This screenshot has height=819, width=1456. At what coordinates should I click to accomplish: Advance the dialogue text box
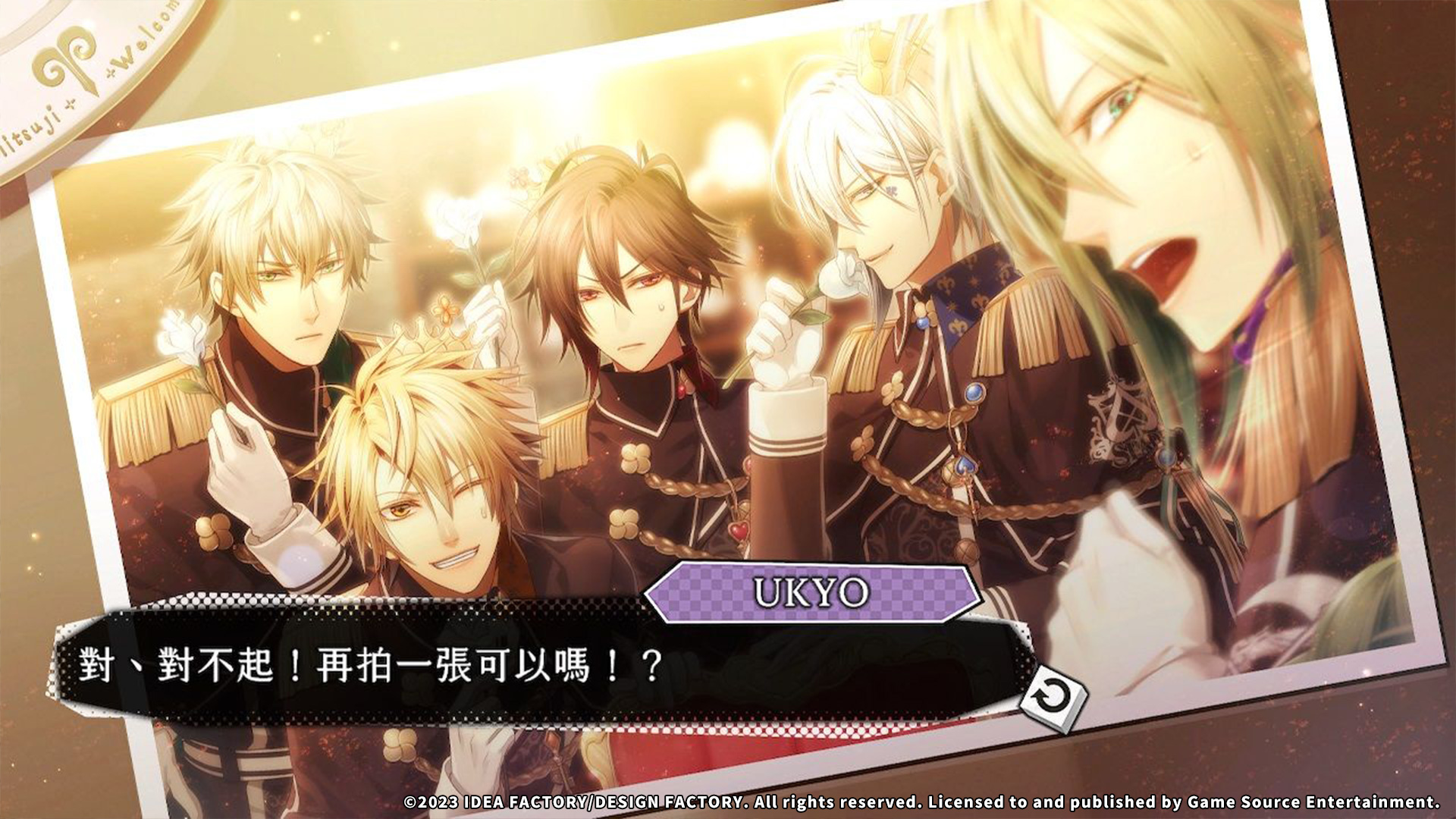(531, 667)
